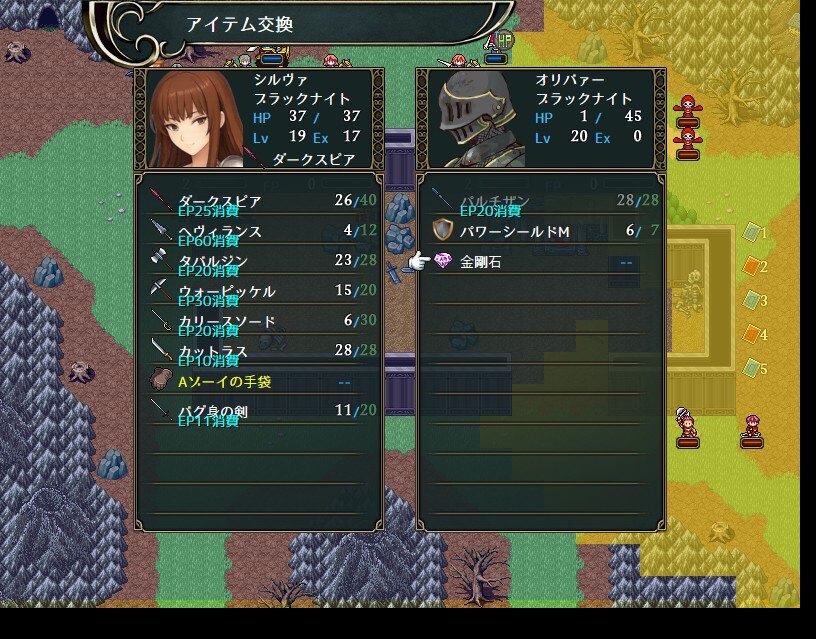
Task: Select the パワーシールドM shield item
Action: click(540, 232)
